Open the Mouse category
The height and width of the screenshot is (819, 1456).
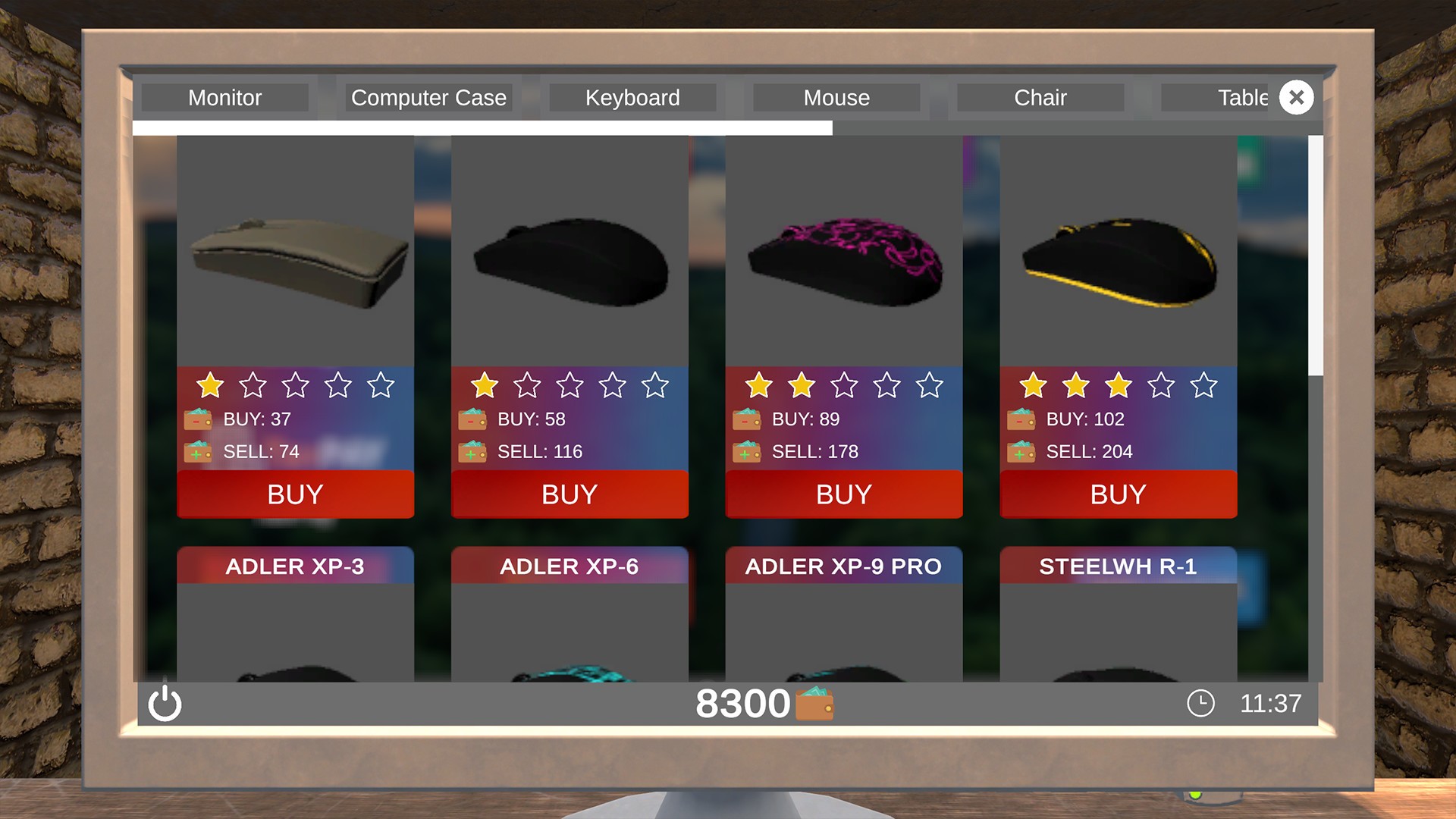pos(836,97)
